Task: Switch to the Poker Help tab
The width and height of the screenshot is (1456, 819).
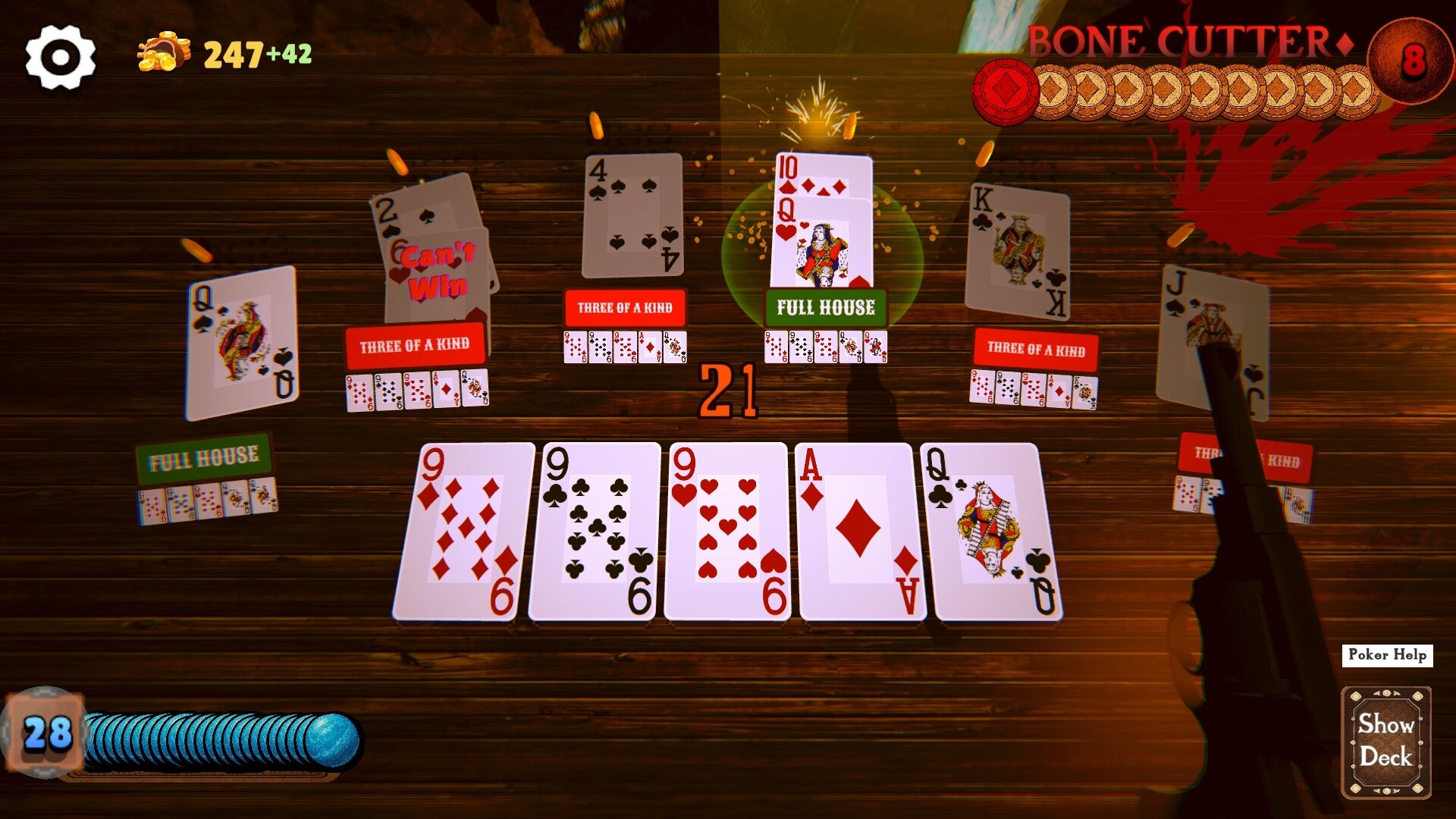Action: tap(1387, 654)
